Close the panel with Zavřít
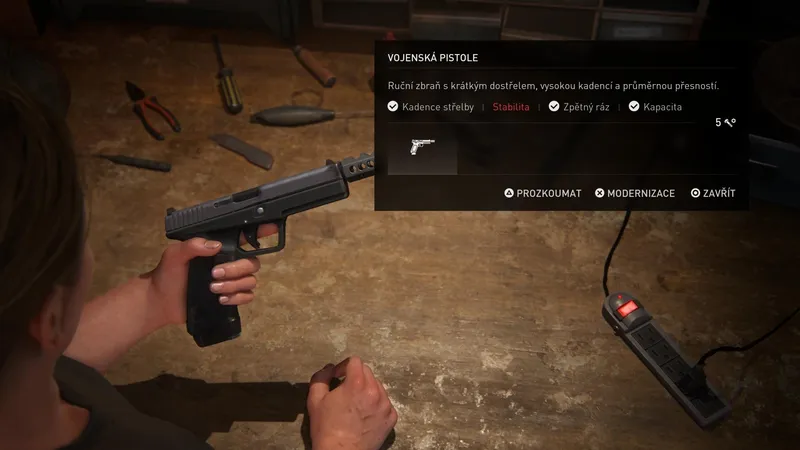Image resolution: width=800 pixels, height=450 pixels. tap(713, 193)
